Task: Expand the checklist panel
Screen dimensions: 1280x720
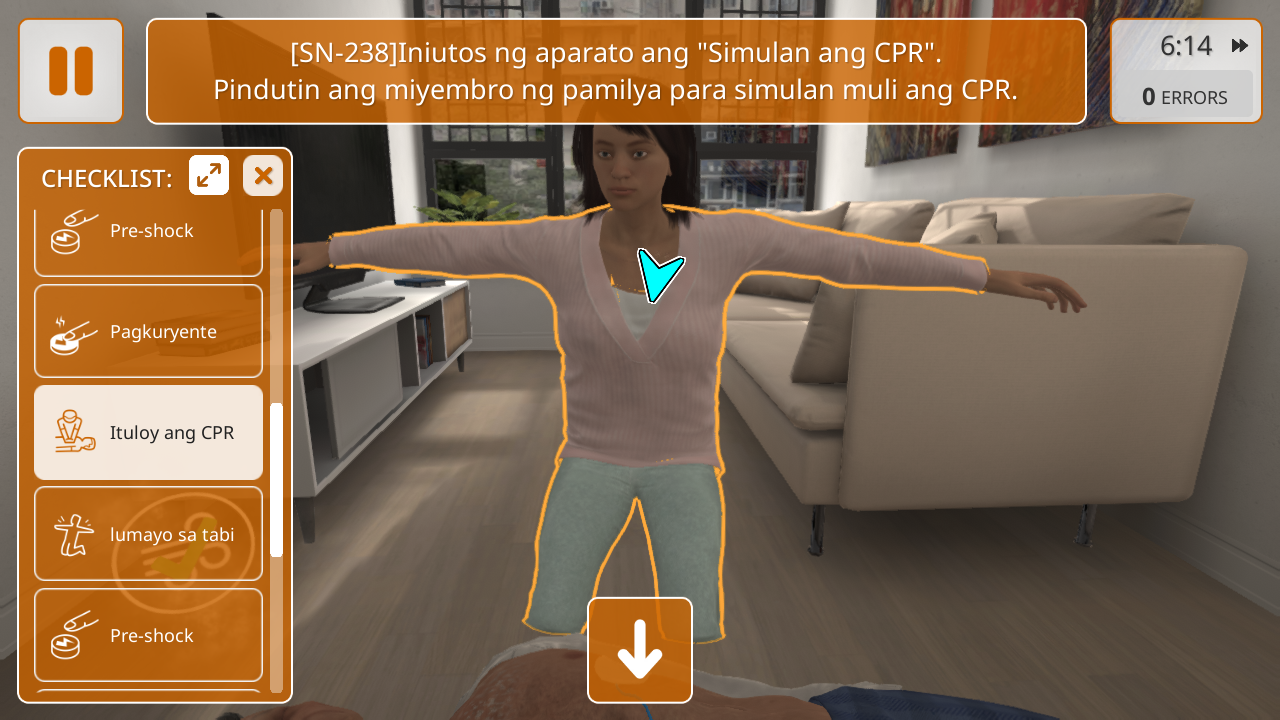Action: pos(209,176)
